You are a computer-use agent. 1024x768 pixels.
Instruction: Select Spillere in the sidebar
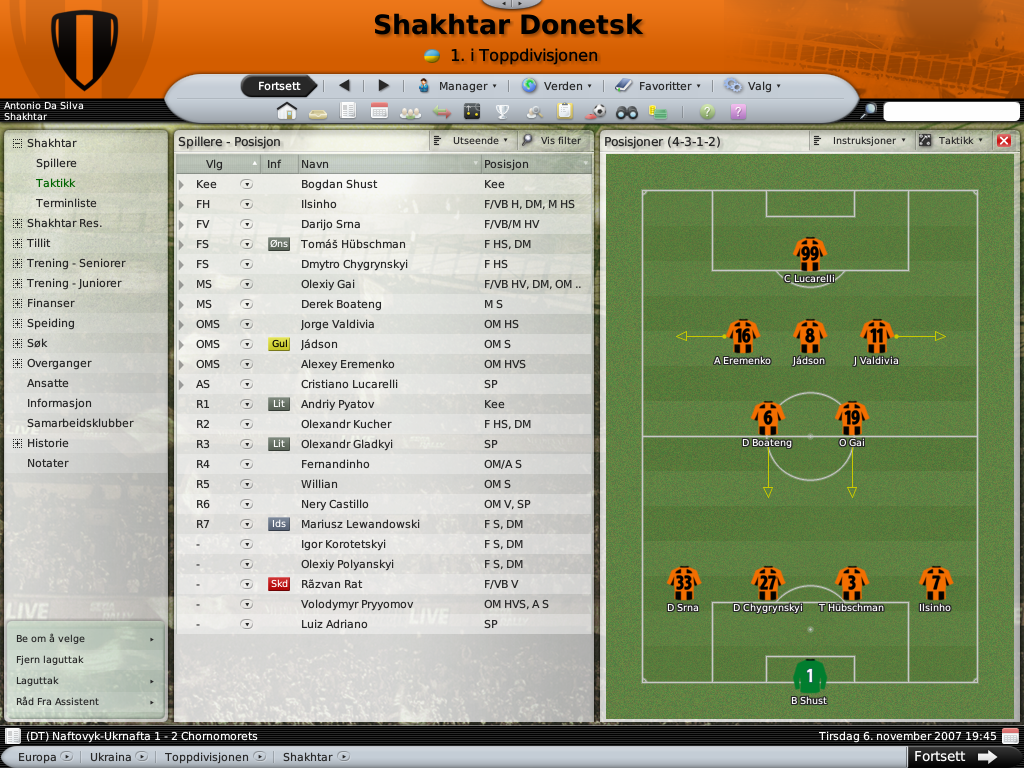(56, 163)
